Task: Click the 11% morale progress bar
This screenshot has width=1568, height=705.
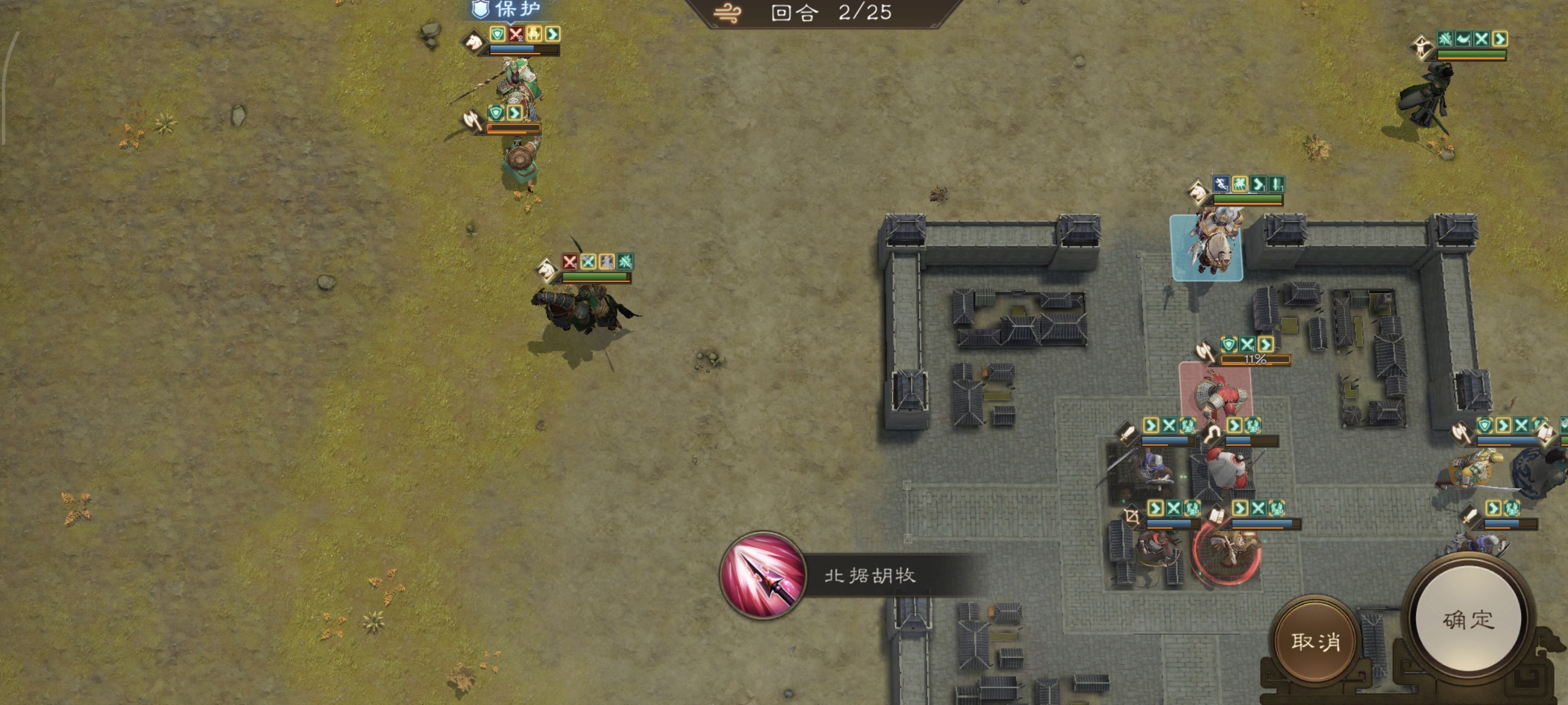Action: (1256, 361)
